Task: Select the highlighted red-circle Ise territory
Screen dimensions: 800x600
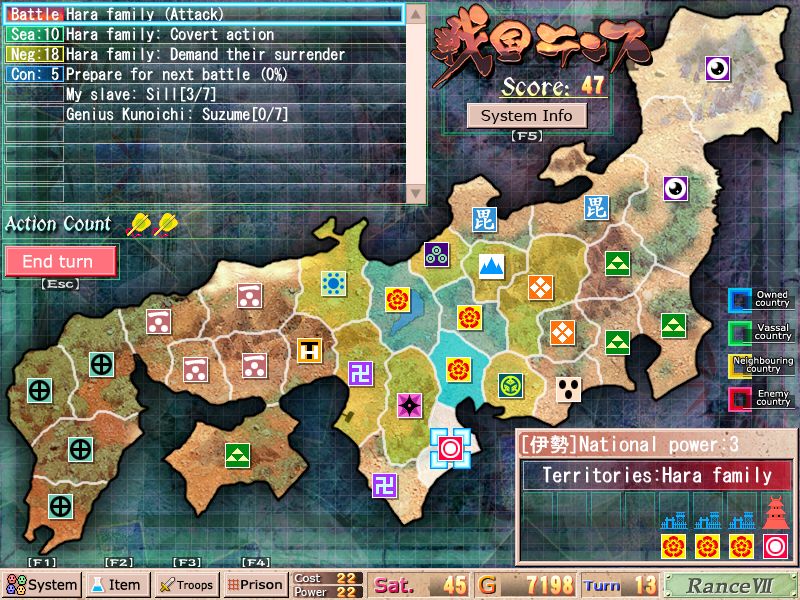Action: pyautogui.click(x=450, y=448)
